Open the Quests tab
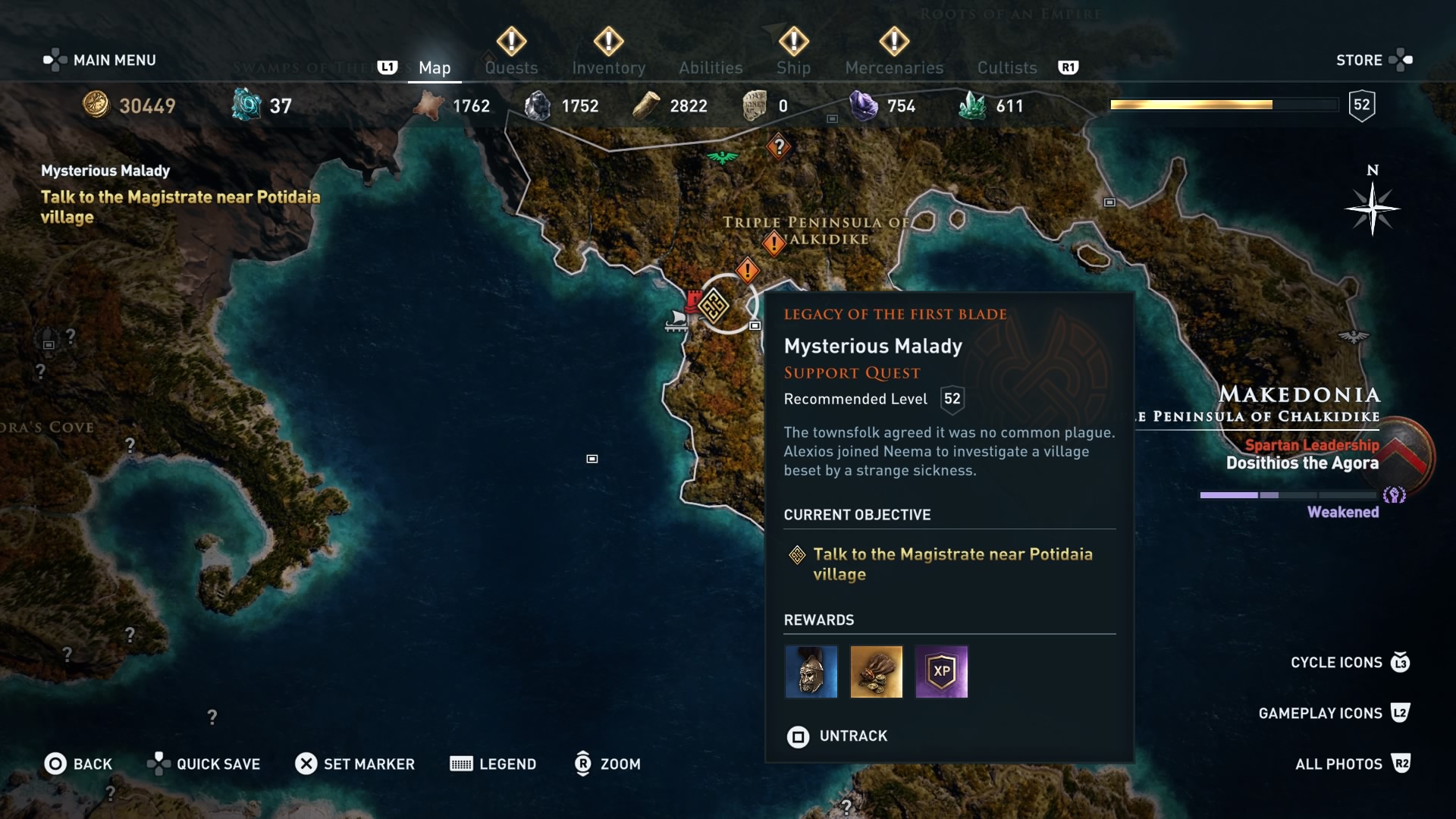 coord(511,67)
